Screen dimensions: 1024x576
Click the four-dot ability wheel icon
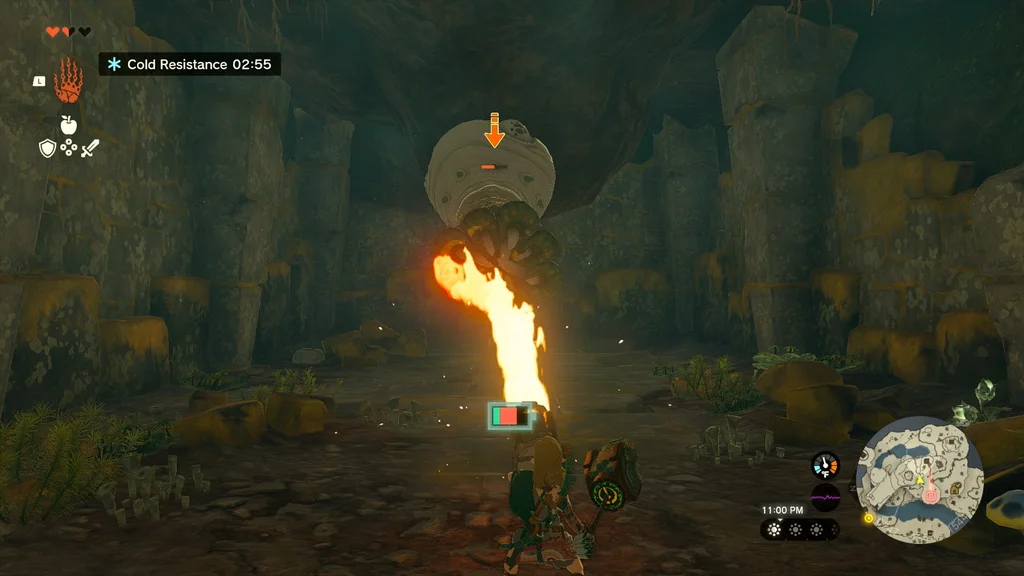(x=68, y=148)
